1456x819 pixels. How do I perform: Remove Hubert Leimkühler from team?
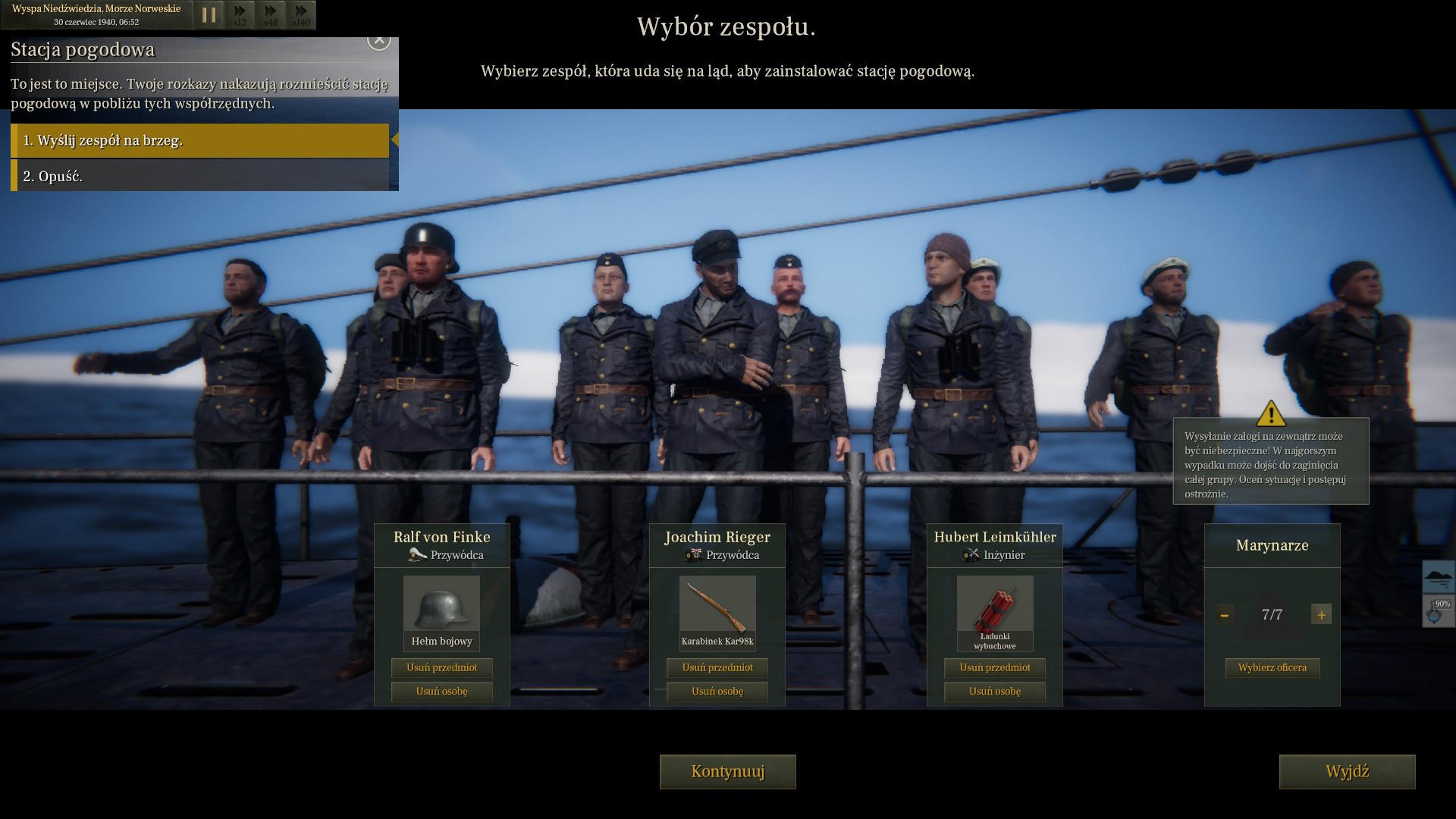pos(994,691)
